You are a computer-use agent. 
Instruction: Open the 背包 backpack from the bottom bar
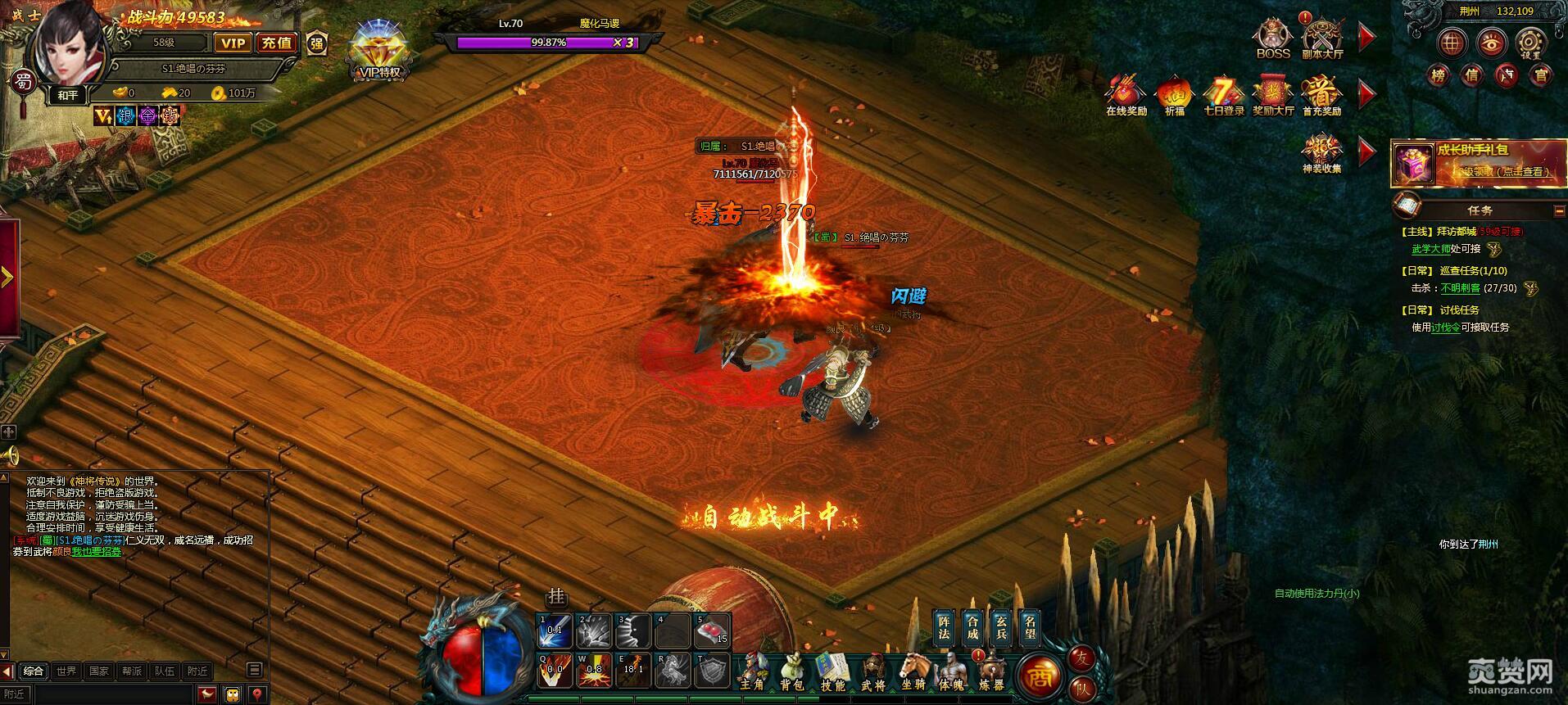(x=791, y=671)
